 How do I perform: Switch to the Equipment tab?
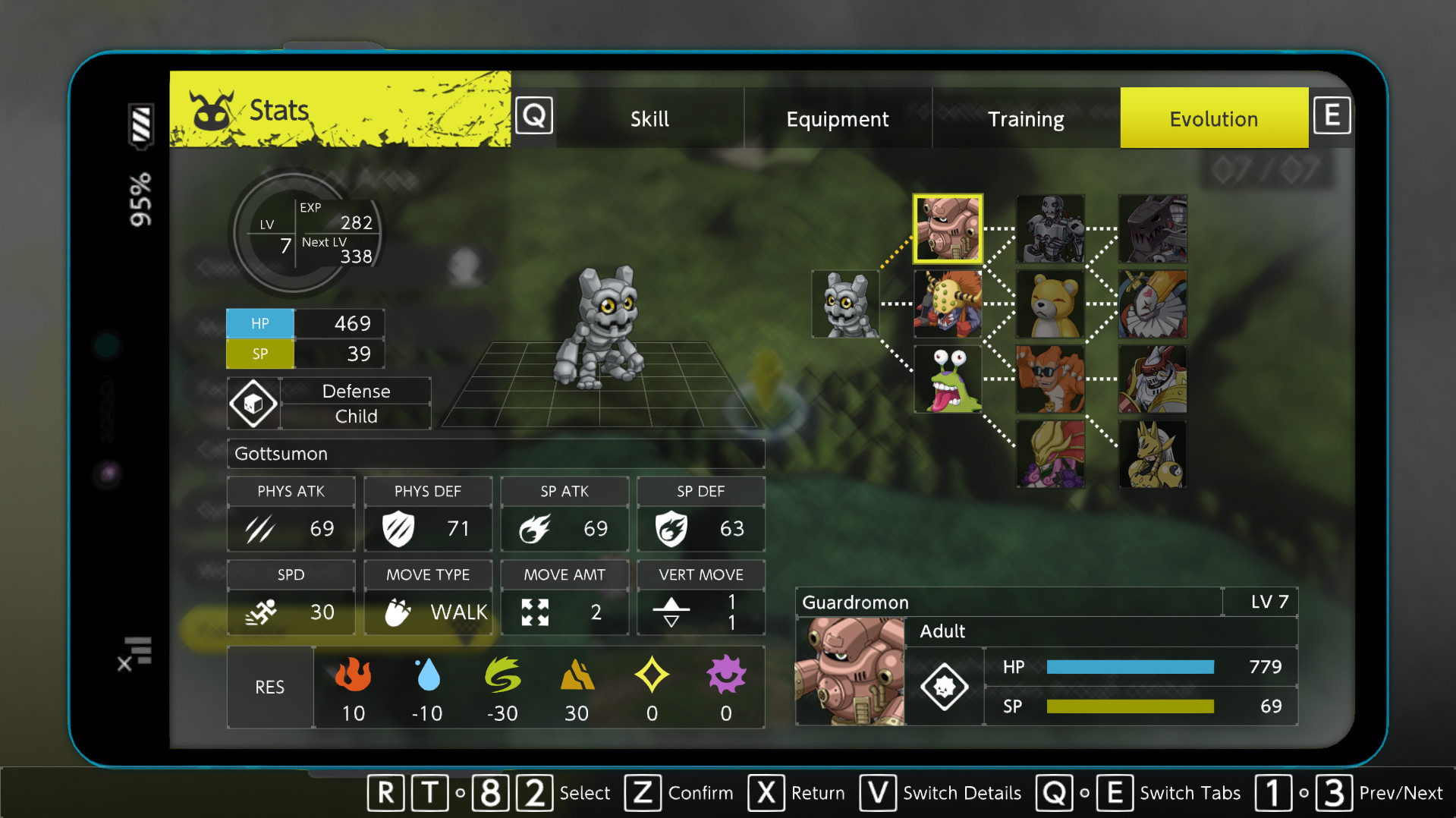[838, 118]
